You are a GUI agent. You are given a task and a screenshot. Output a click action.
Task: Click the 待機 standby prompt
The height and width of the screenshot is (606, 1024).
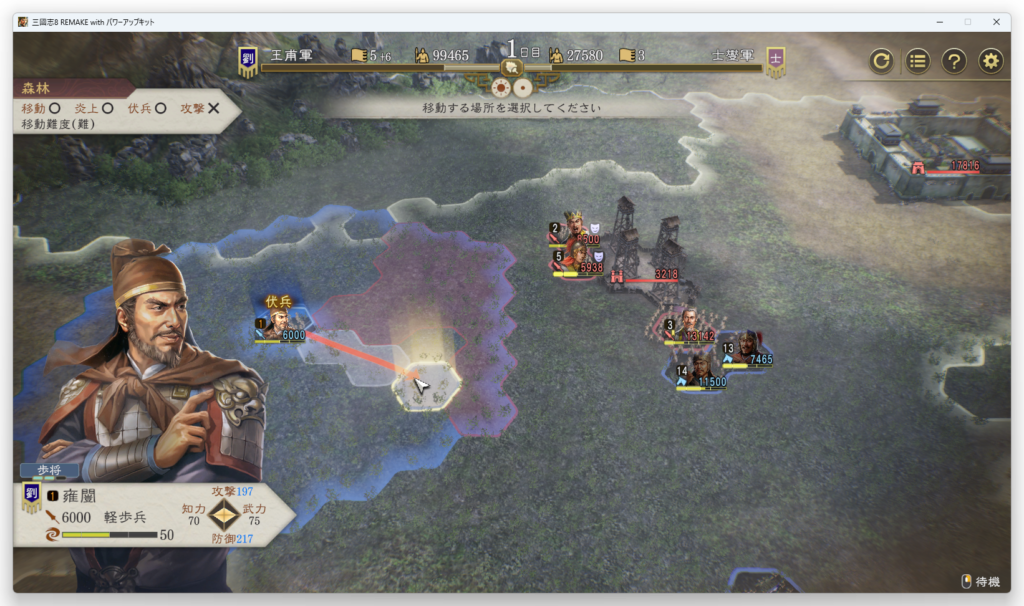[x=980, y=581]
